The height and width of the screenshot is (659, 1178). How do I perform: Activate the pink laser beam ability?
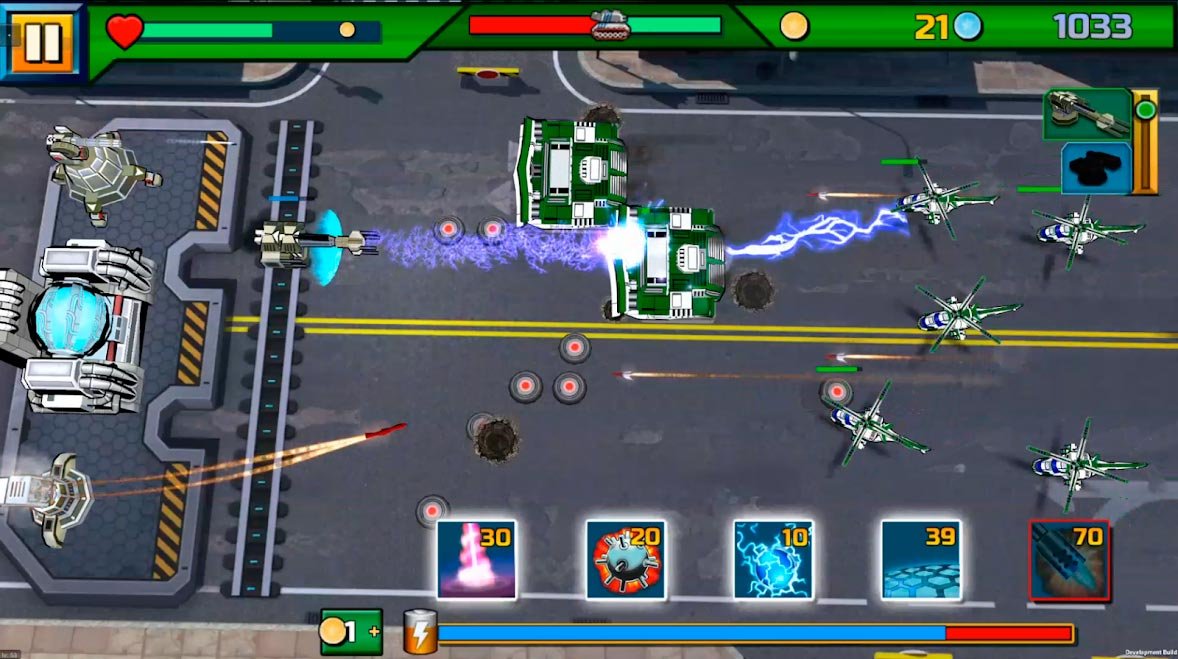point(477,559)
